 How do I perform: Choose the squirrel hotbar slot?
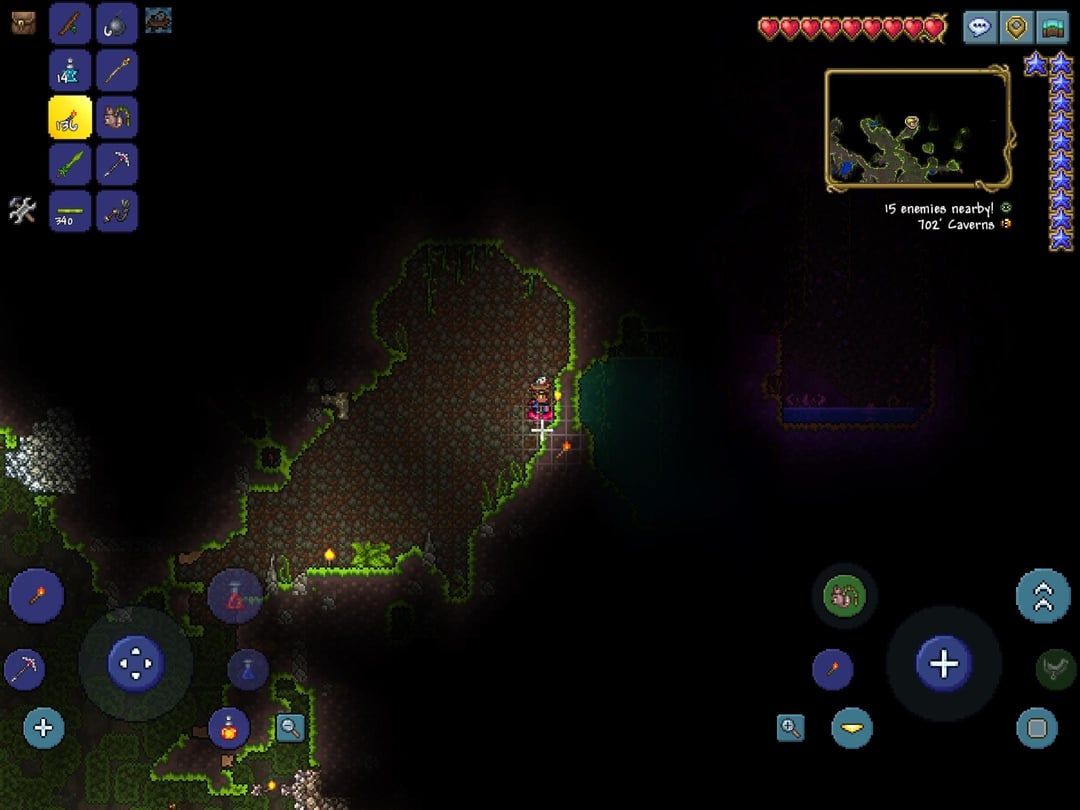[117, 117]
